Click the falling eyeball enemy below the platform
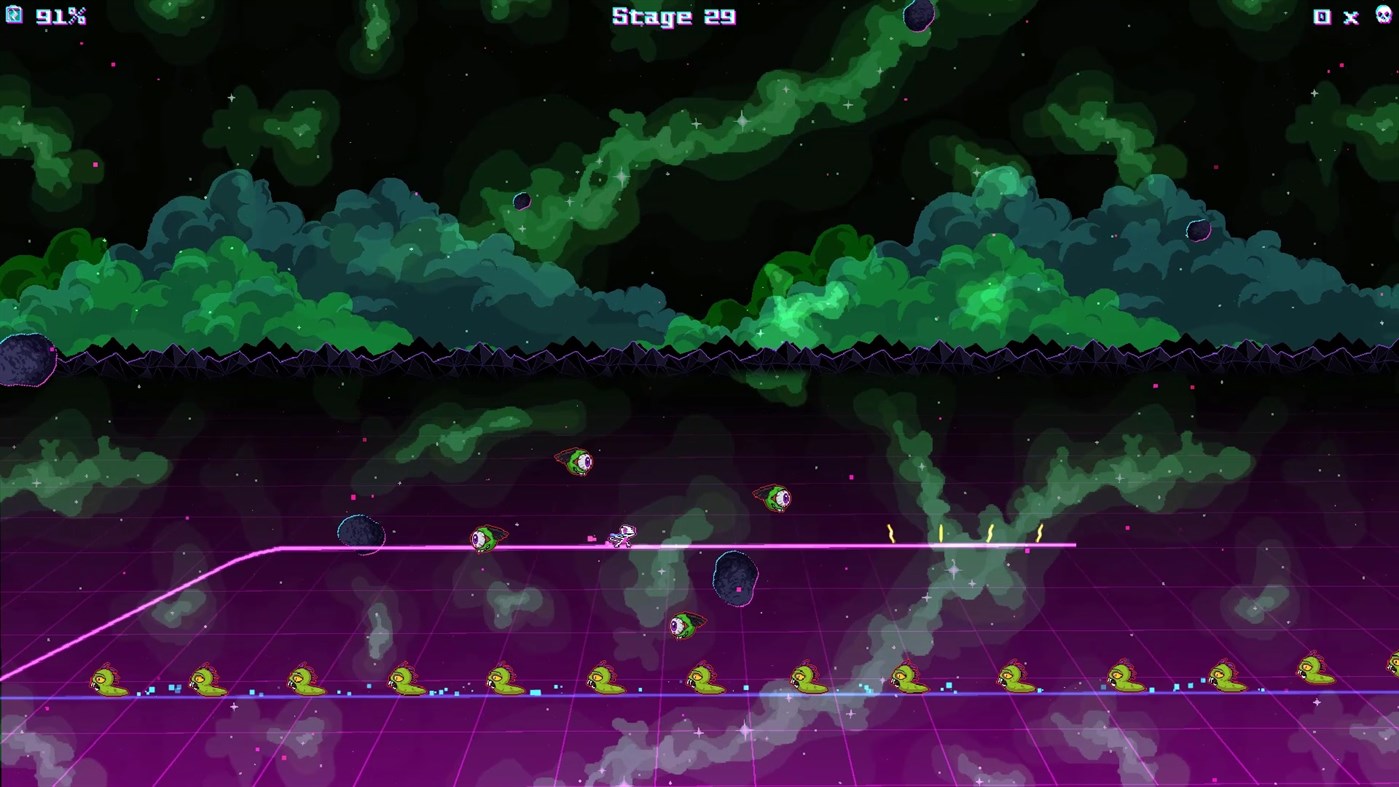The image size is (1399, 787). pyautogui.click(x=686, y=623)
